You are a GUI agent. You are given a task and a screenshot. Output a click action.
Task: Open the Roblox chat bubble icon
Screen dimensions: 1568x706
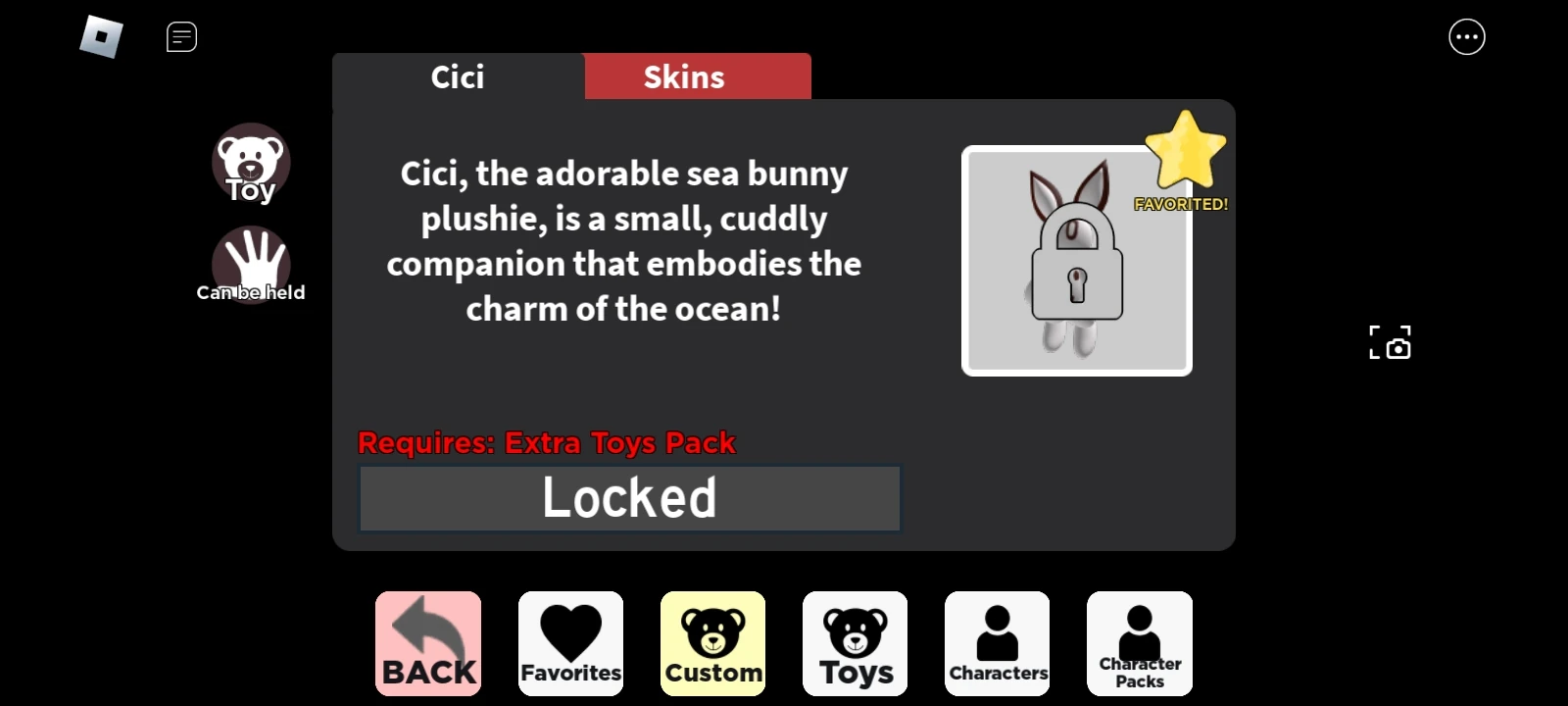tap(181, 36)
